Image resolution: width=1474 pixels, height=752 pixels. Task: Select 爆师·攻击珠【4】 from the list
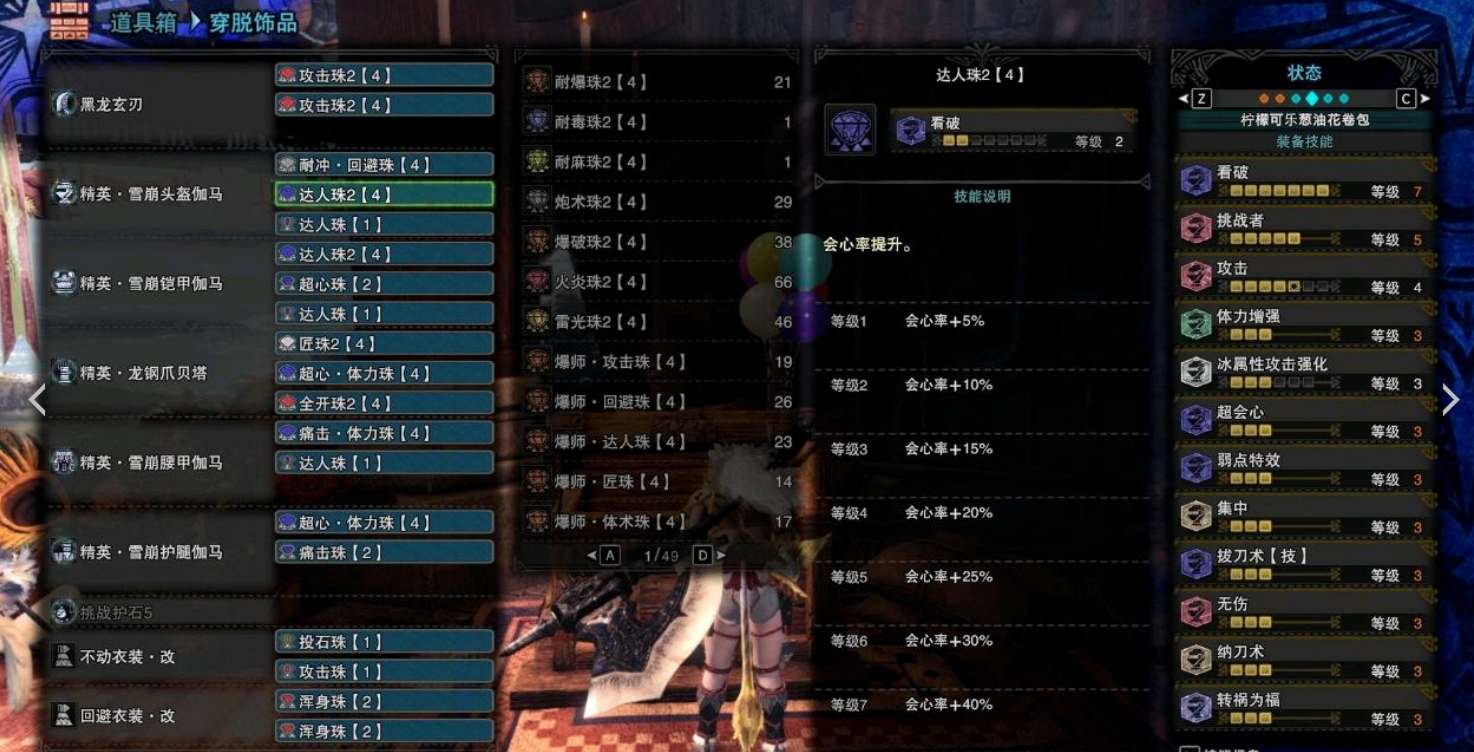[x=657, y=362]
